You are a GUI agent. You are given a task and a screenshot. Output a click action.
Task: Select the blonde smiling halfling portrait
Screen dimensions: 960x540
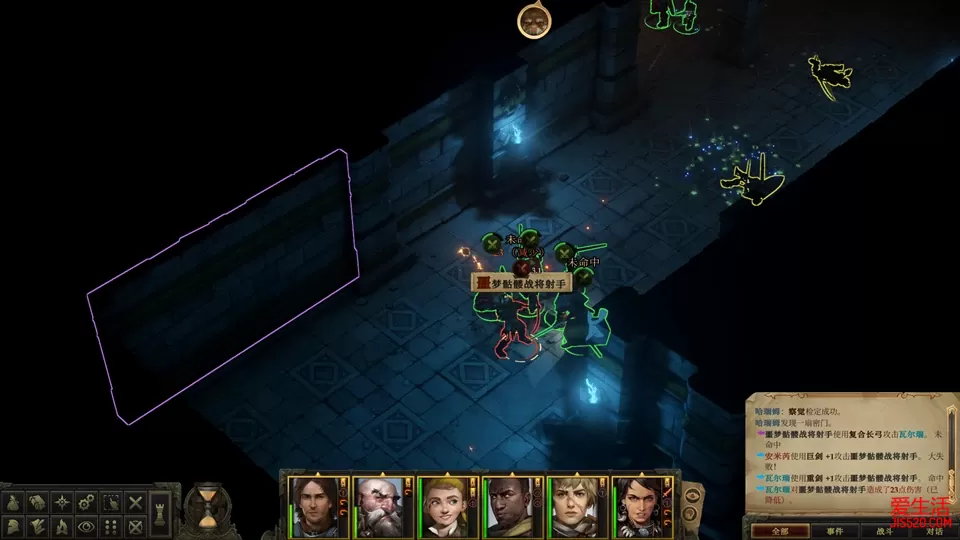(x=444, y=507)
